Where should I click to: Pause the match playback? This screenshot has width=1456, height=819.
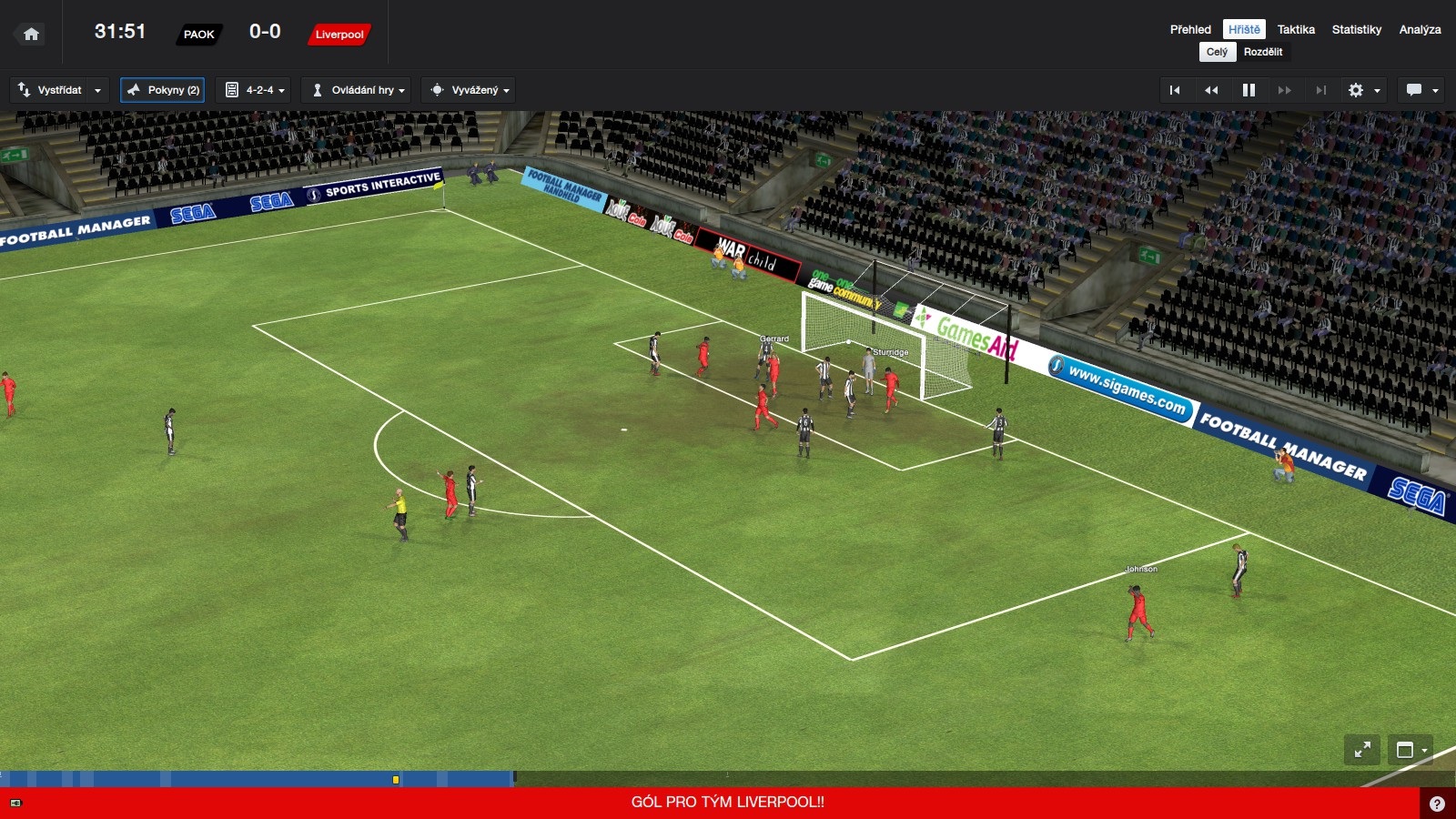[x=1249, y=90]
